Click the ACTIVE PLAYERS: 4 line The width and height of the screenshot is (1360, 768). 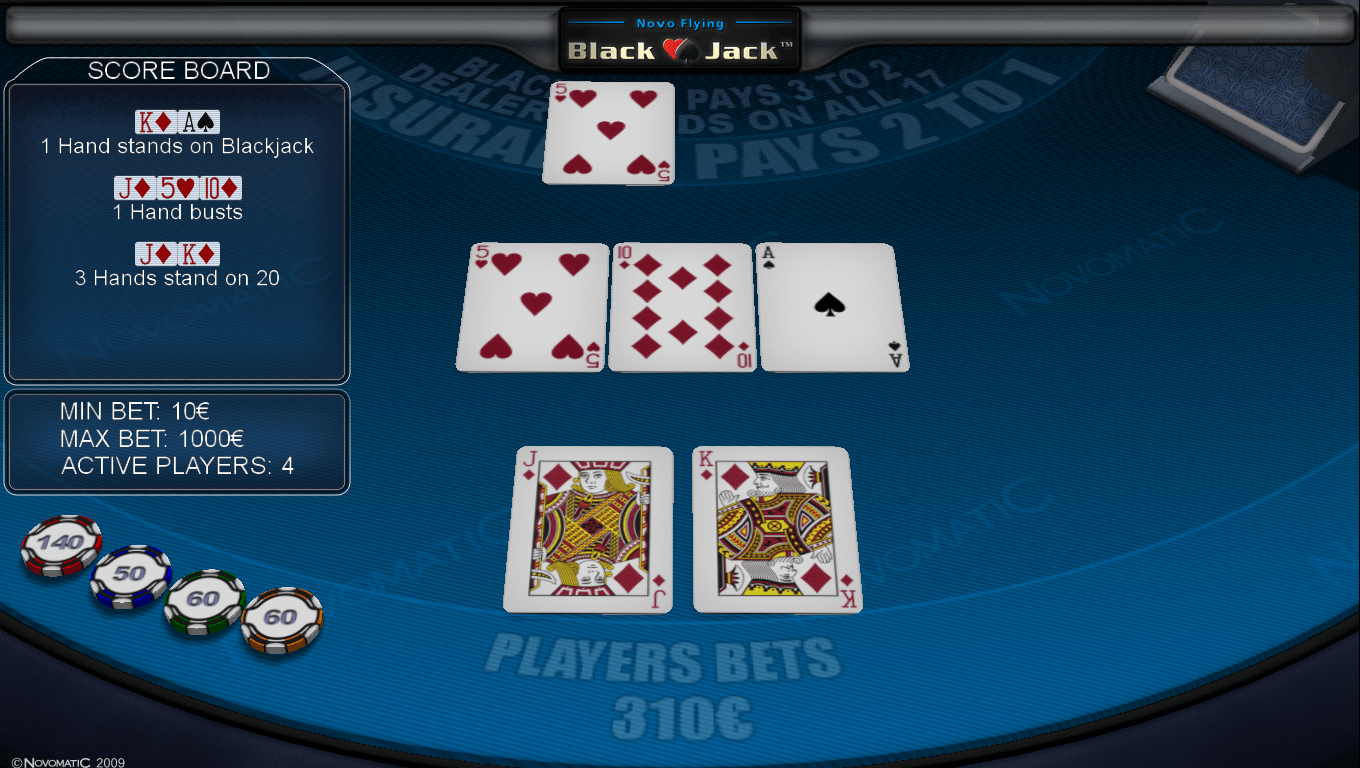pos(178,466)
